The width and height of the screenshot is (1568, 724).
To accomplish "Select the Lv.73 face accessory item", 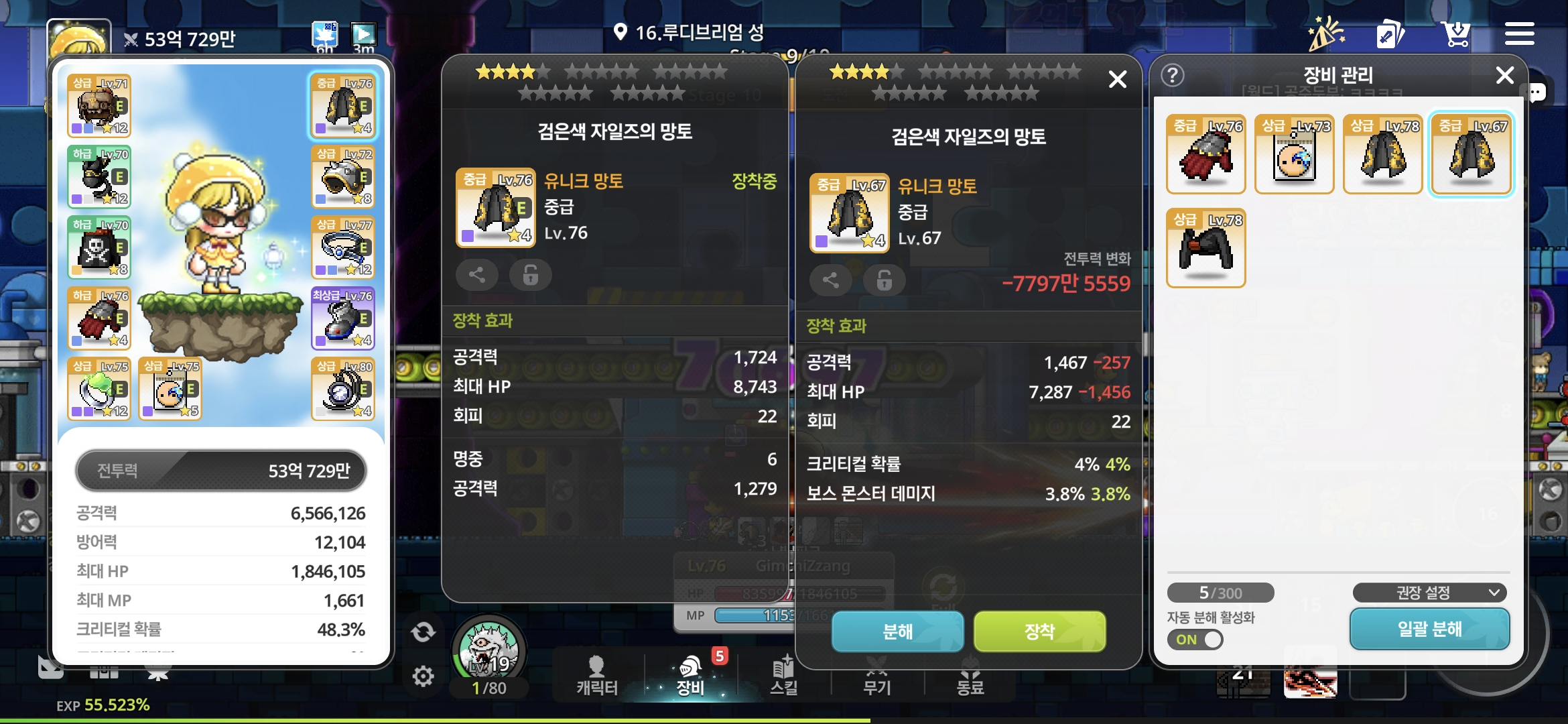I will tap(1294, 154).
